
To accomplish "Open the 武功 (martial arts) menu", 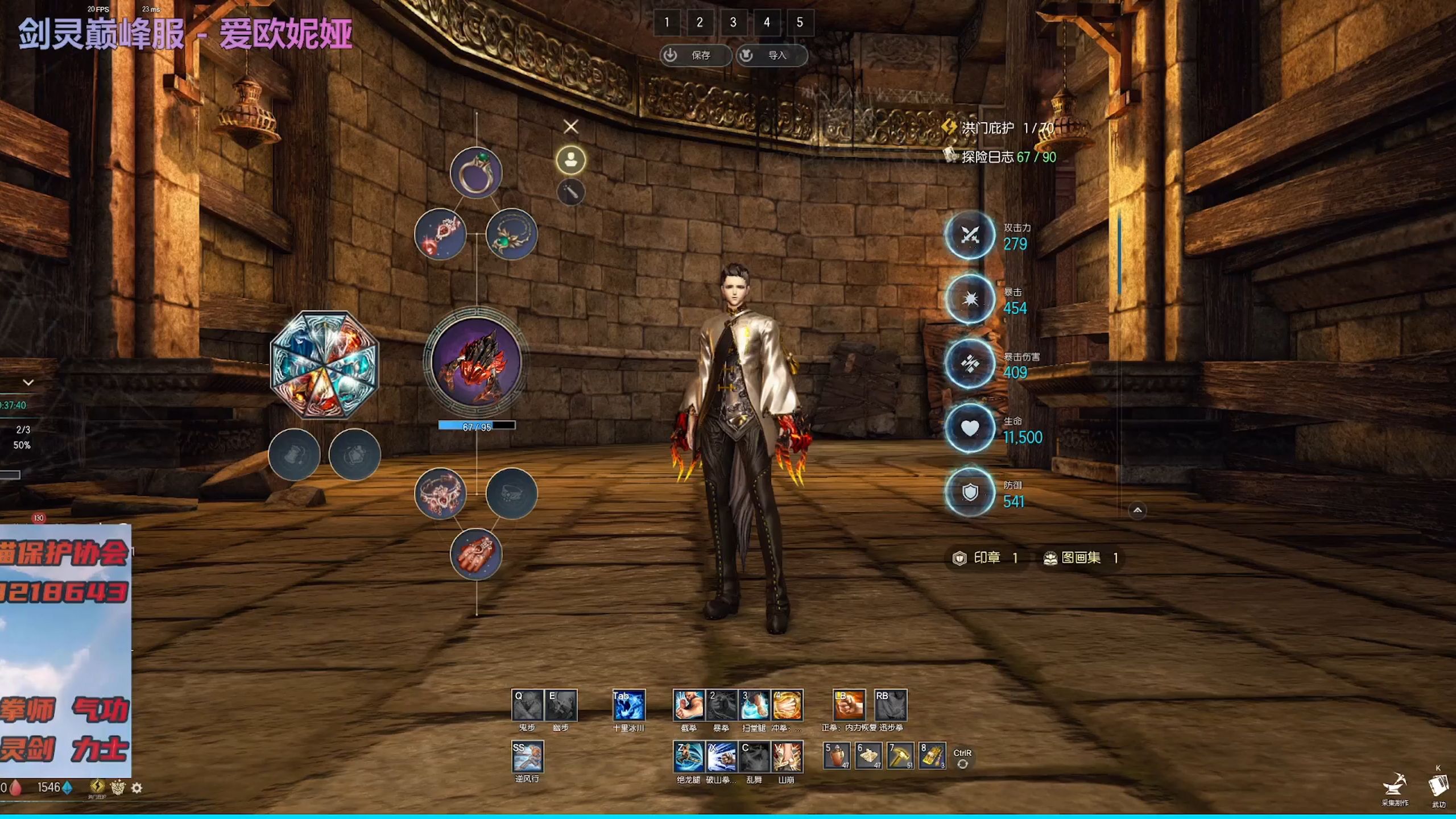I will click(x=1438, y=788).
